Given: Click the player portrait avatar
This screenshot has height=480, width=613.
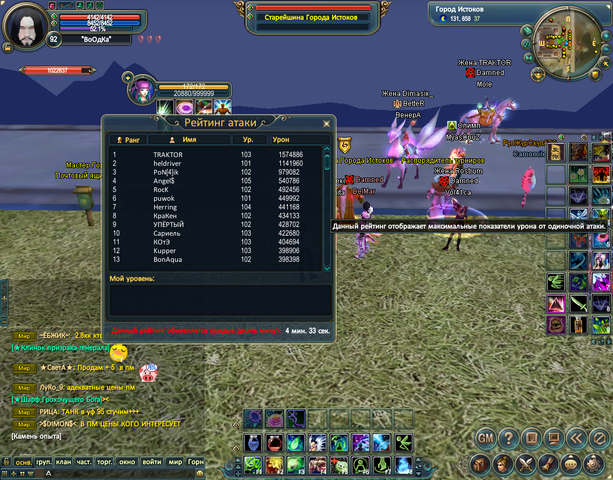Looking at the screenshot, I should [x=26, y=24].
